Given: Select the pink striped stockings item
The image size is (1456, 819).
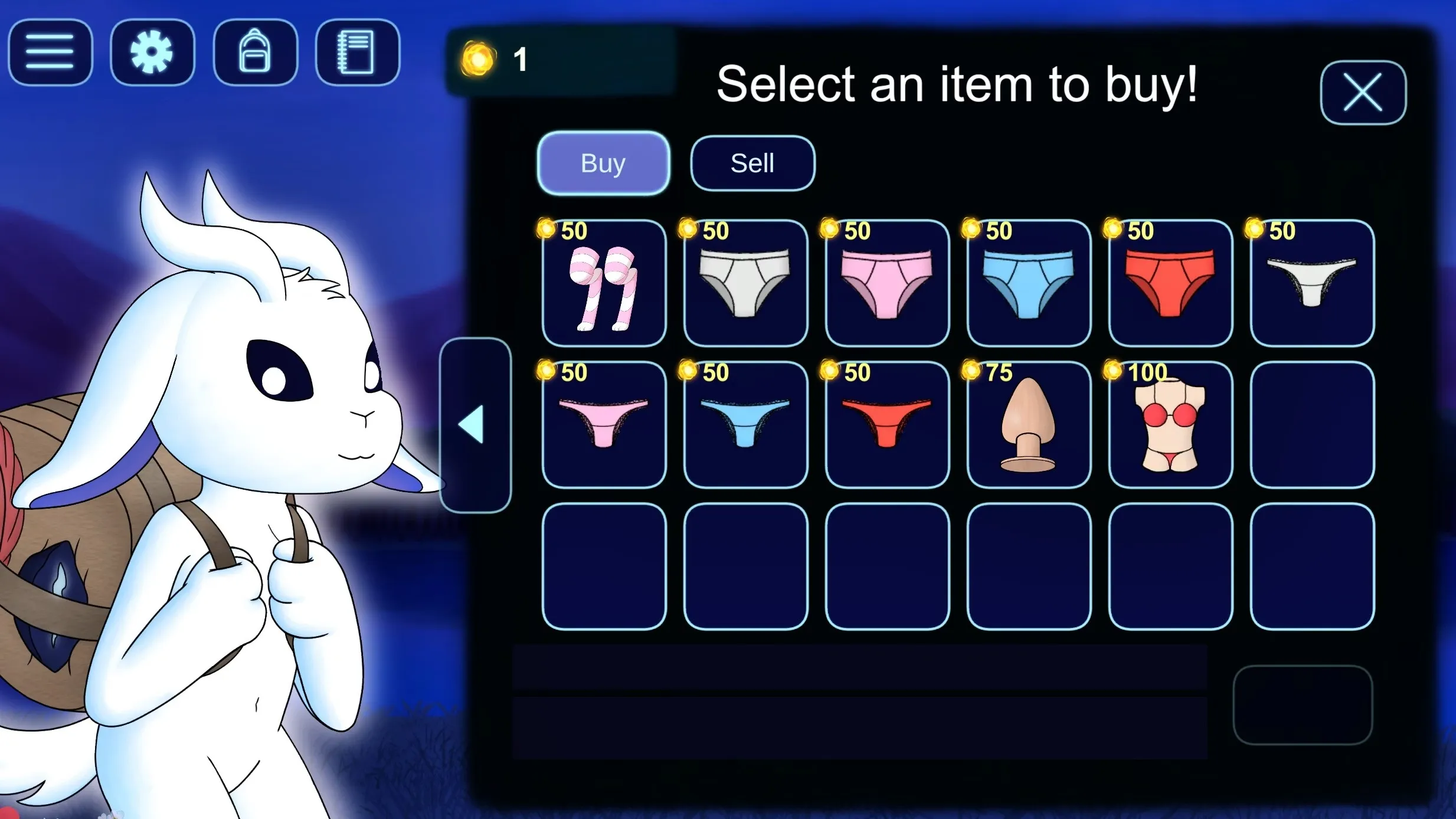Looking at the screenshot, I should click(604, 284).
